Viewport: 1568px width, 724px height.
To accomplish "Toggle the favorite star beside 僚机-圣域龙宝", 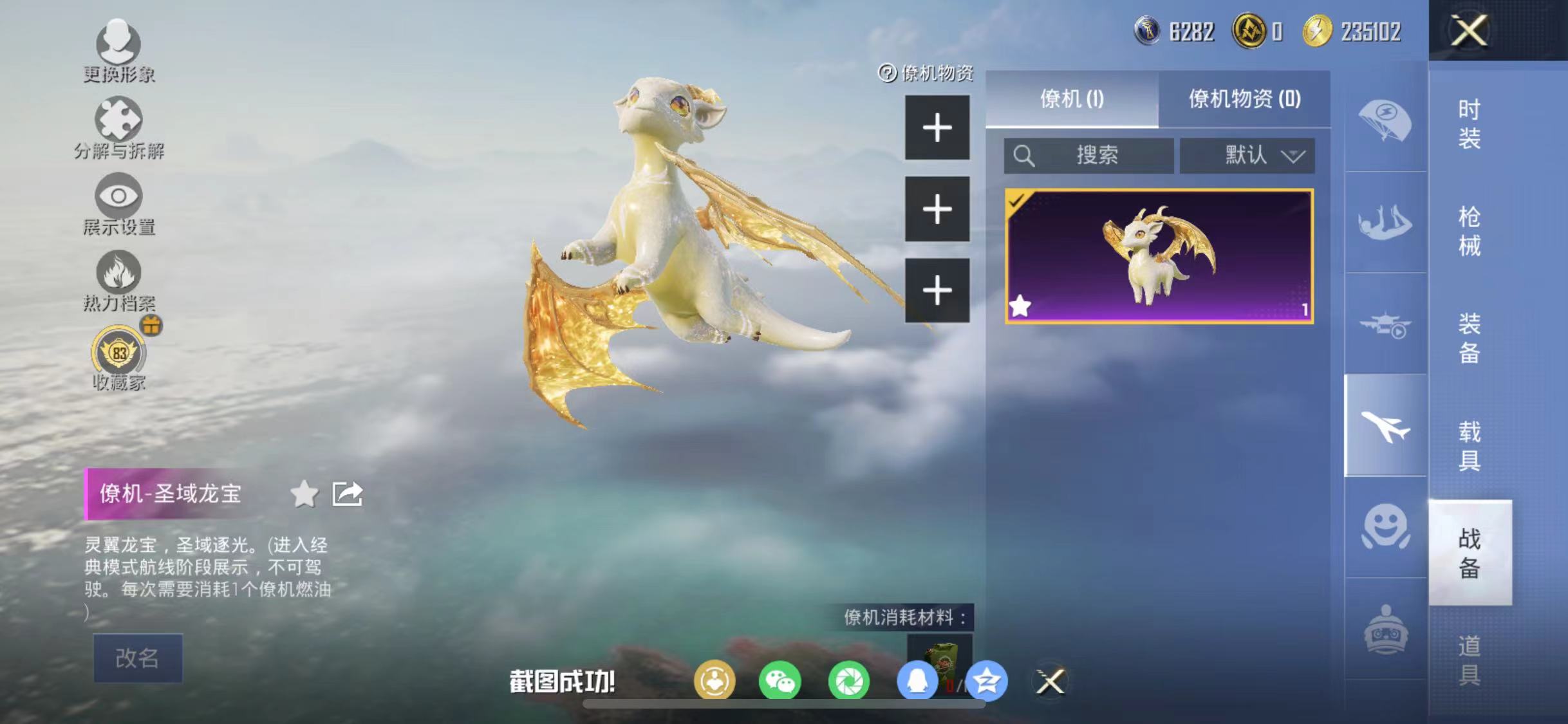I will coord(304,494).
